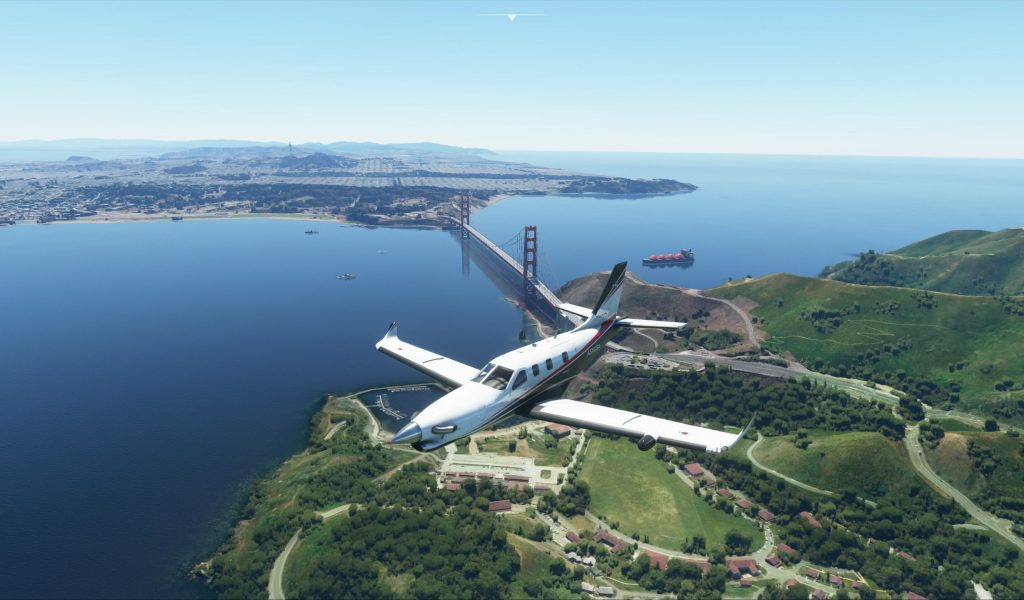Expand the hidden toolbar using the arrow handle
The image size is (1024, 600).
tap(512, 16)
